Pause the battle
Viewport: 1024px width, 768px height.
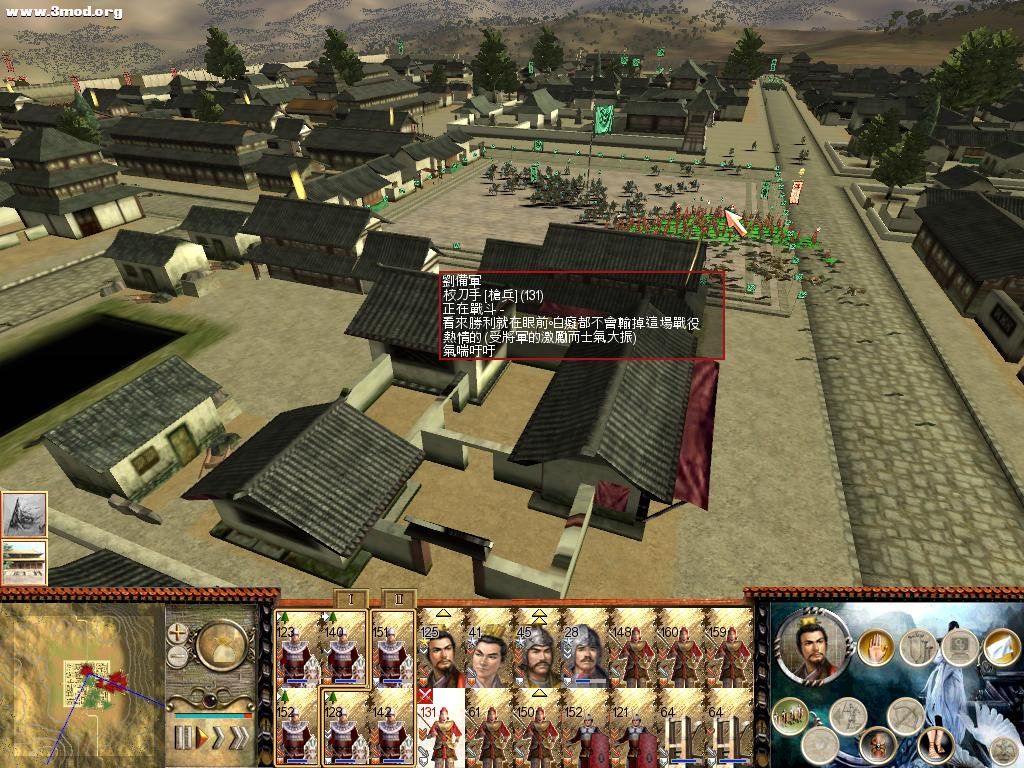(x=183, y=738)
